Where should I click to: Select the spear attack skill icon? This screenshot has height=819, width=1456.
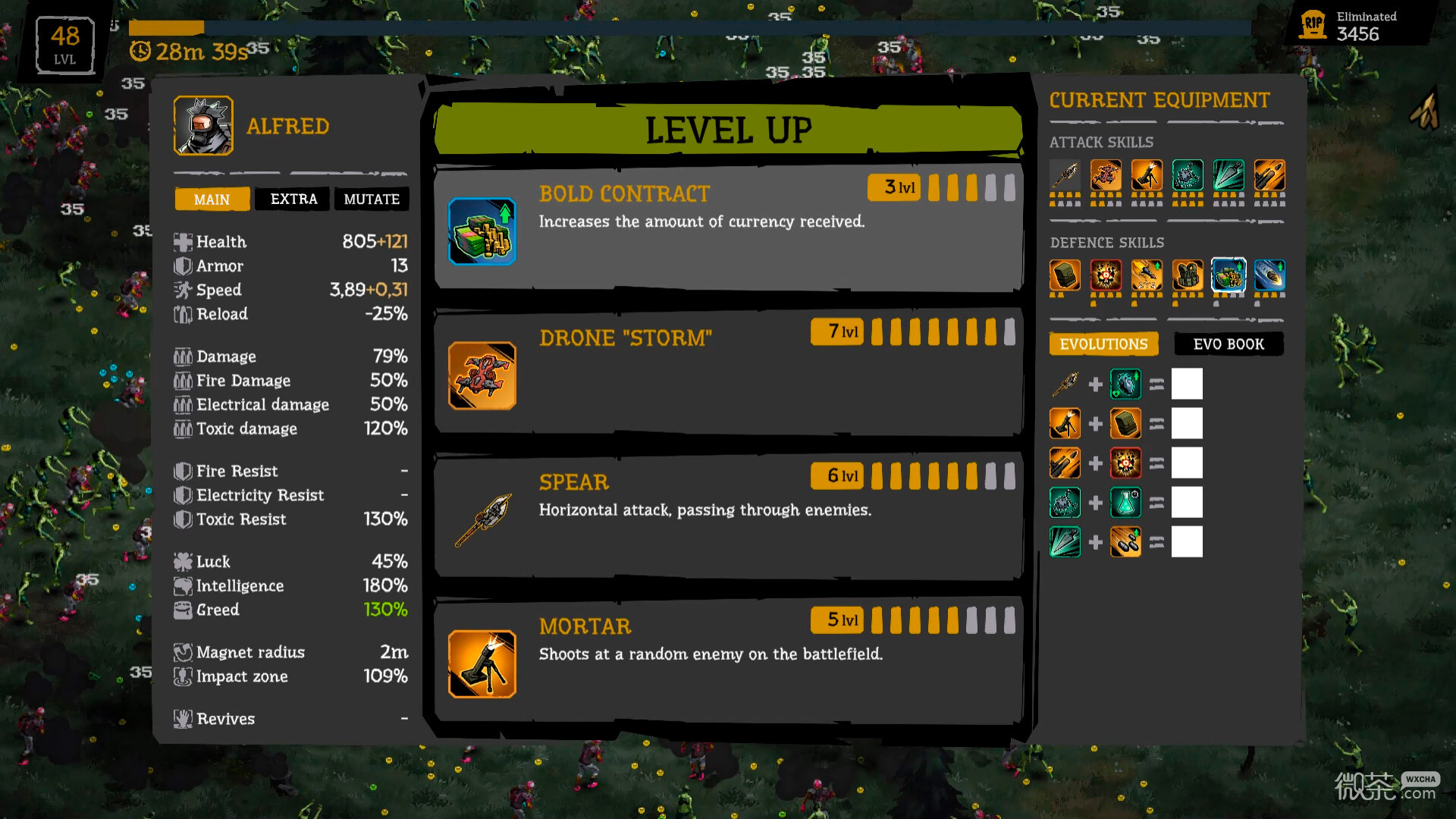(1065, 175)
